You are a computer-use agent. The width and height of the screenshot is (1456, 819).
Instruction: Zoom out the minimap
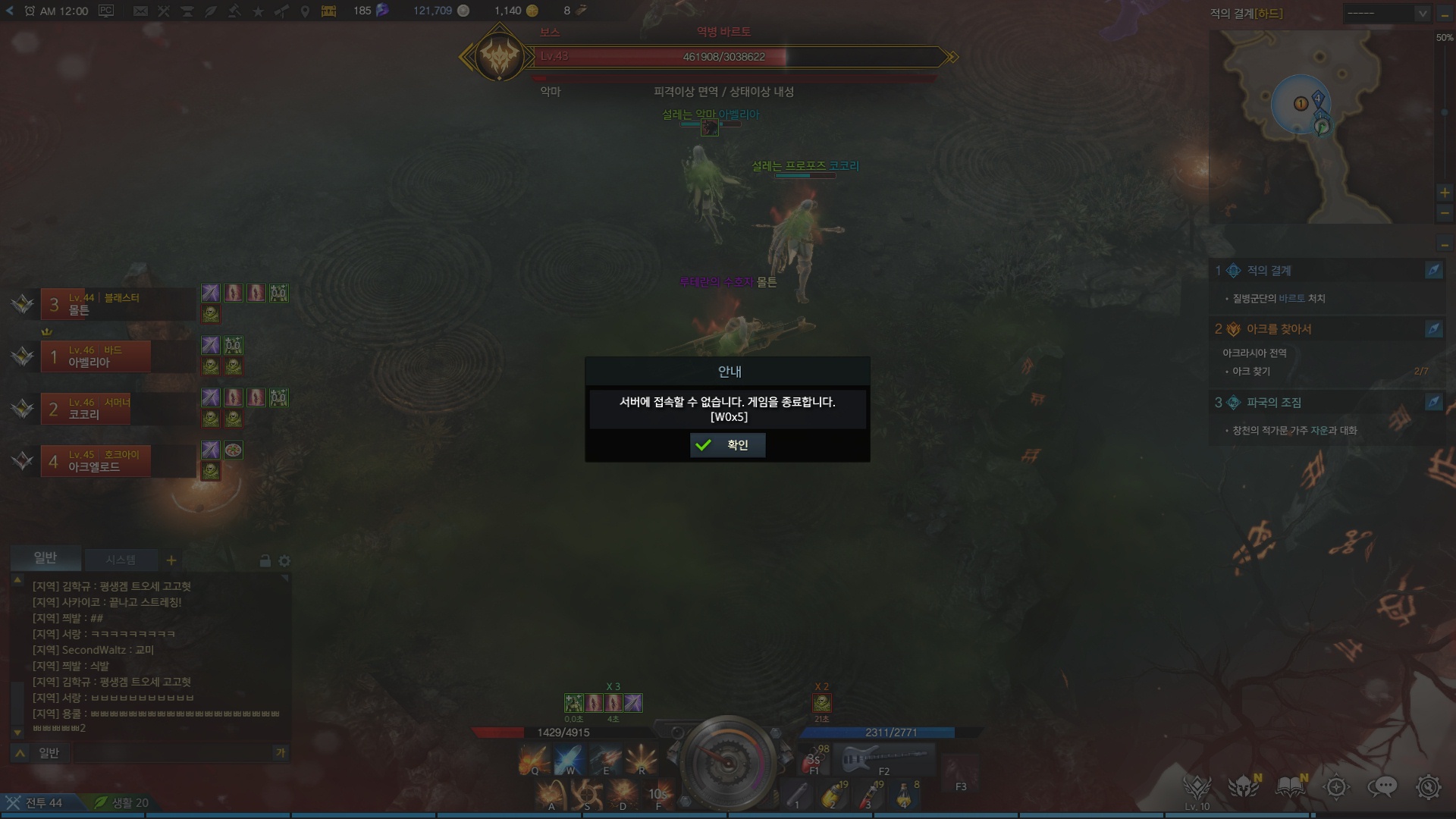(1445, 214)
